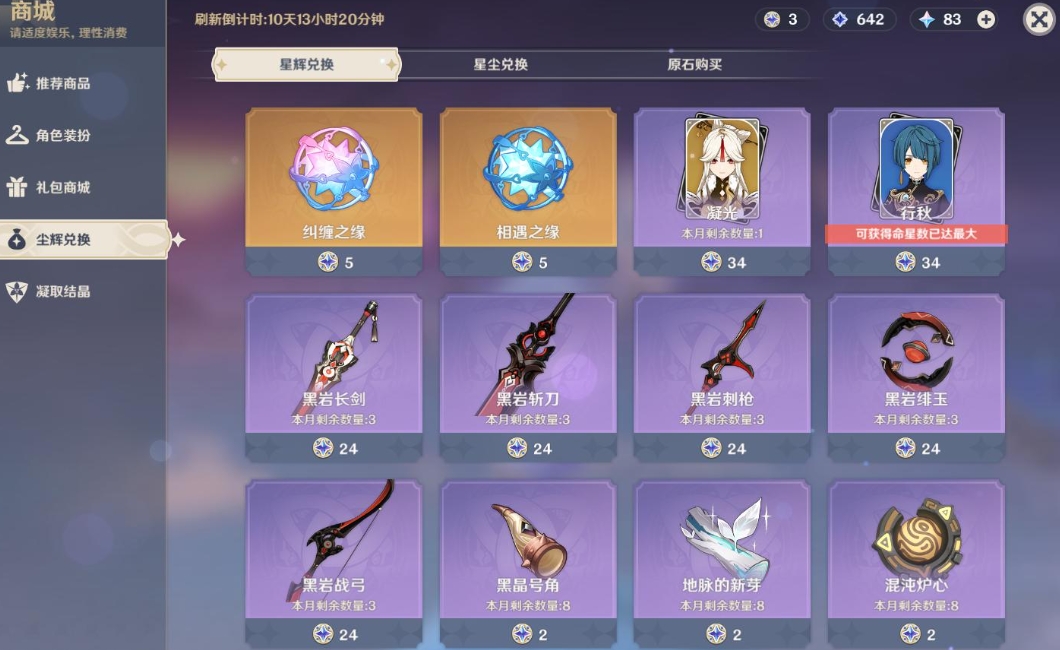Close the shop with the X button
The height and width of the screenshot is (650, 1060).
1039,19
